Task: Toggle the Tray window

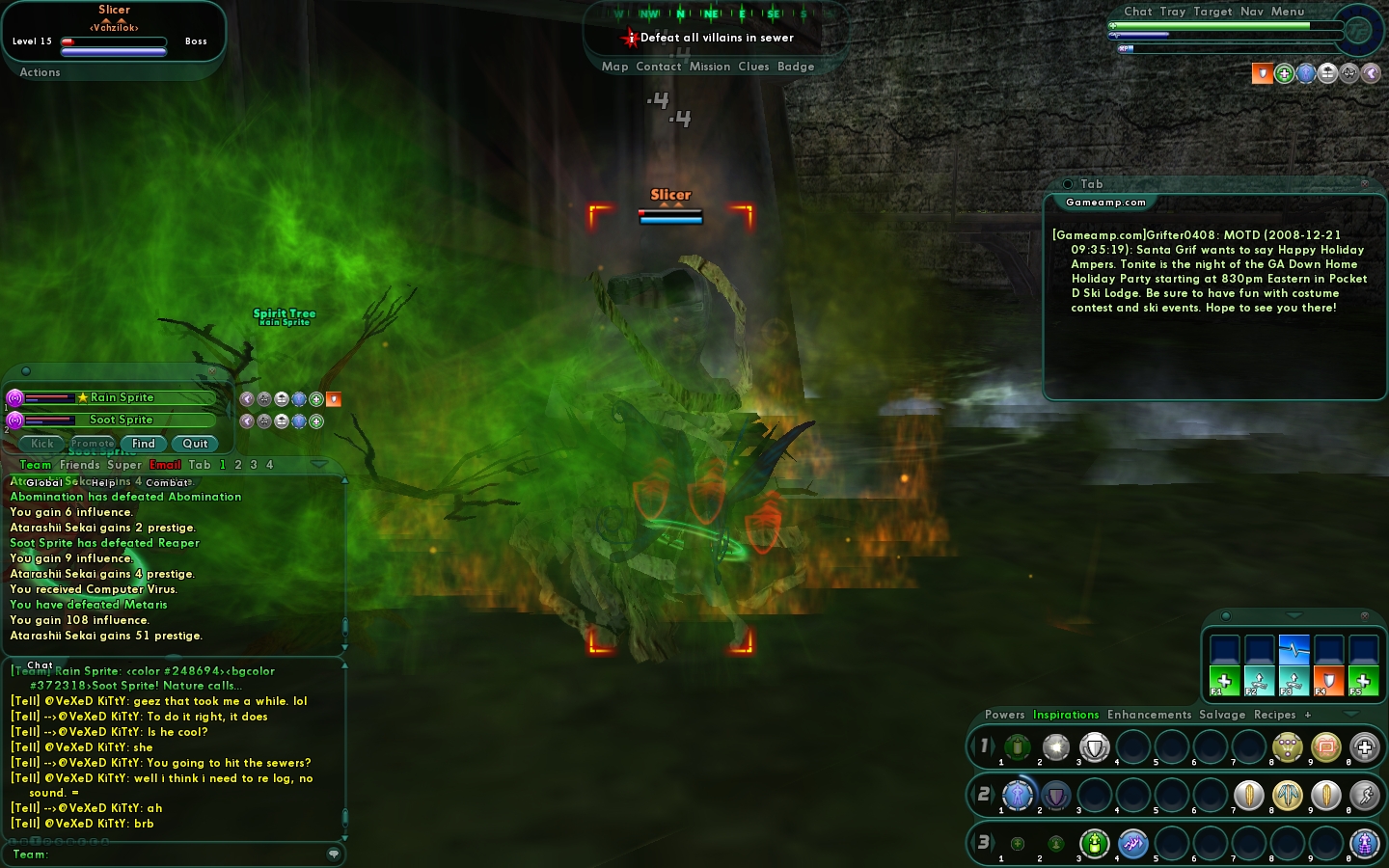Action: pyautogui.click(x=1173, y=12)
